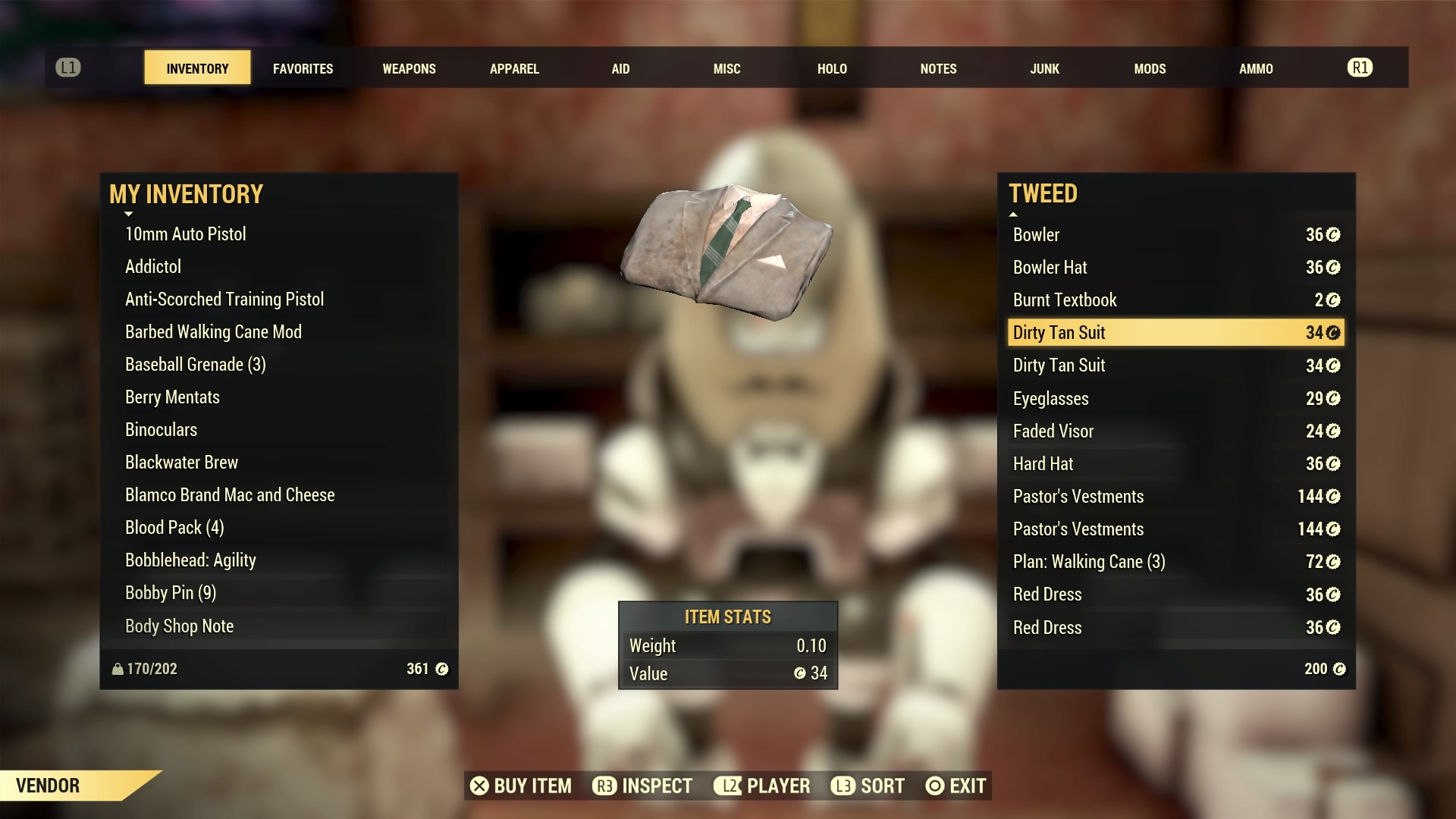Click the caps icon beside vendor's 200 total

(x=1339, y=669)
